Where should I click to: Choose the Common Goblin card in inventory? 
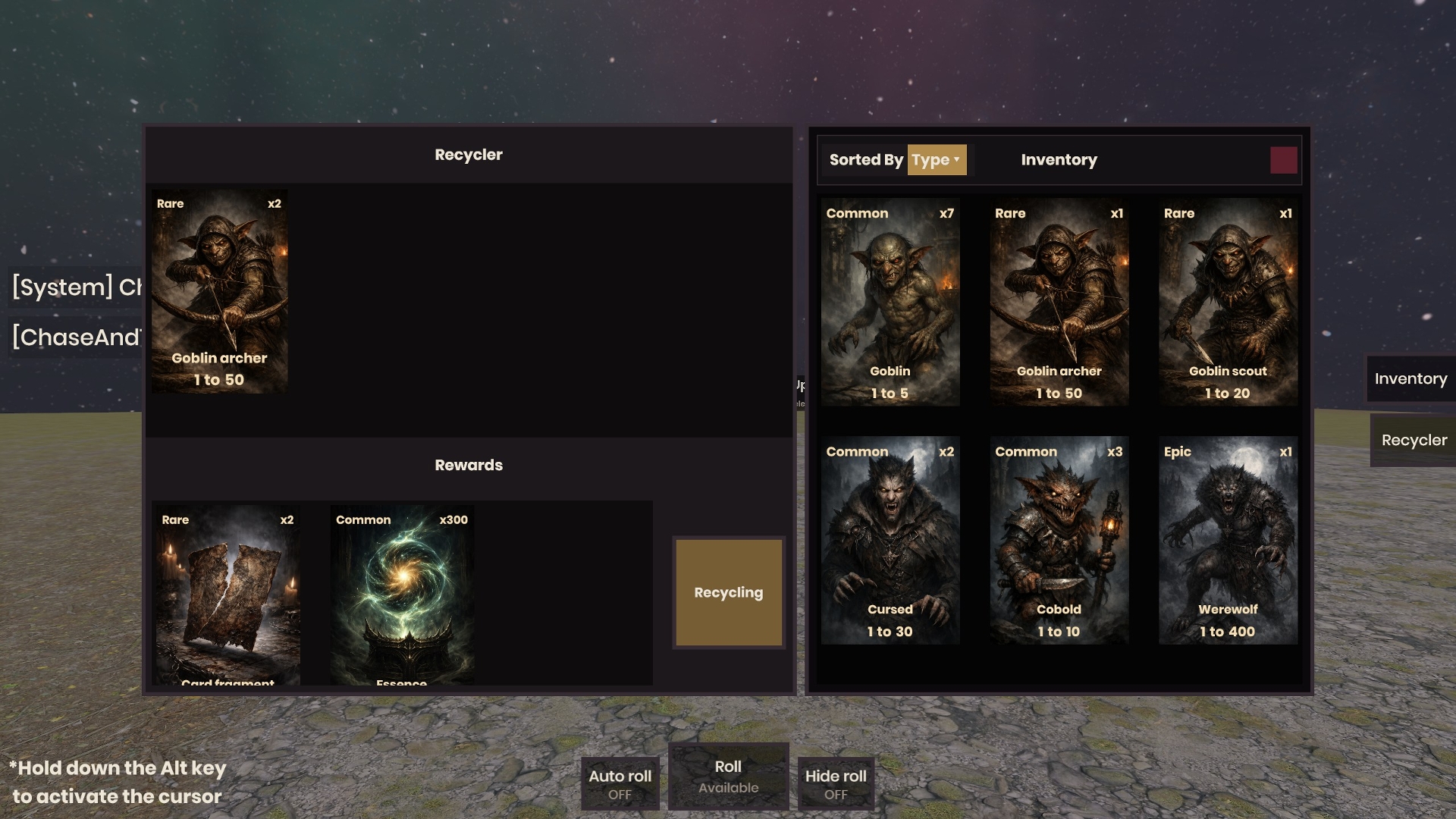[890, 302]
